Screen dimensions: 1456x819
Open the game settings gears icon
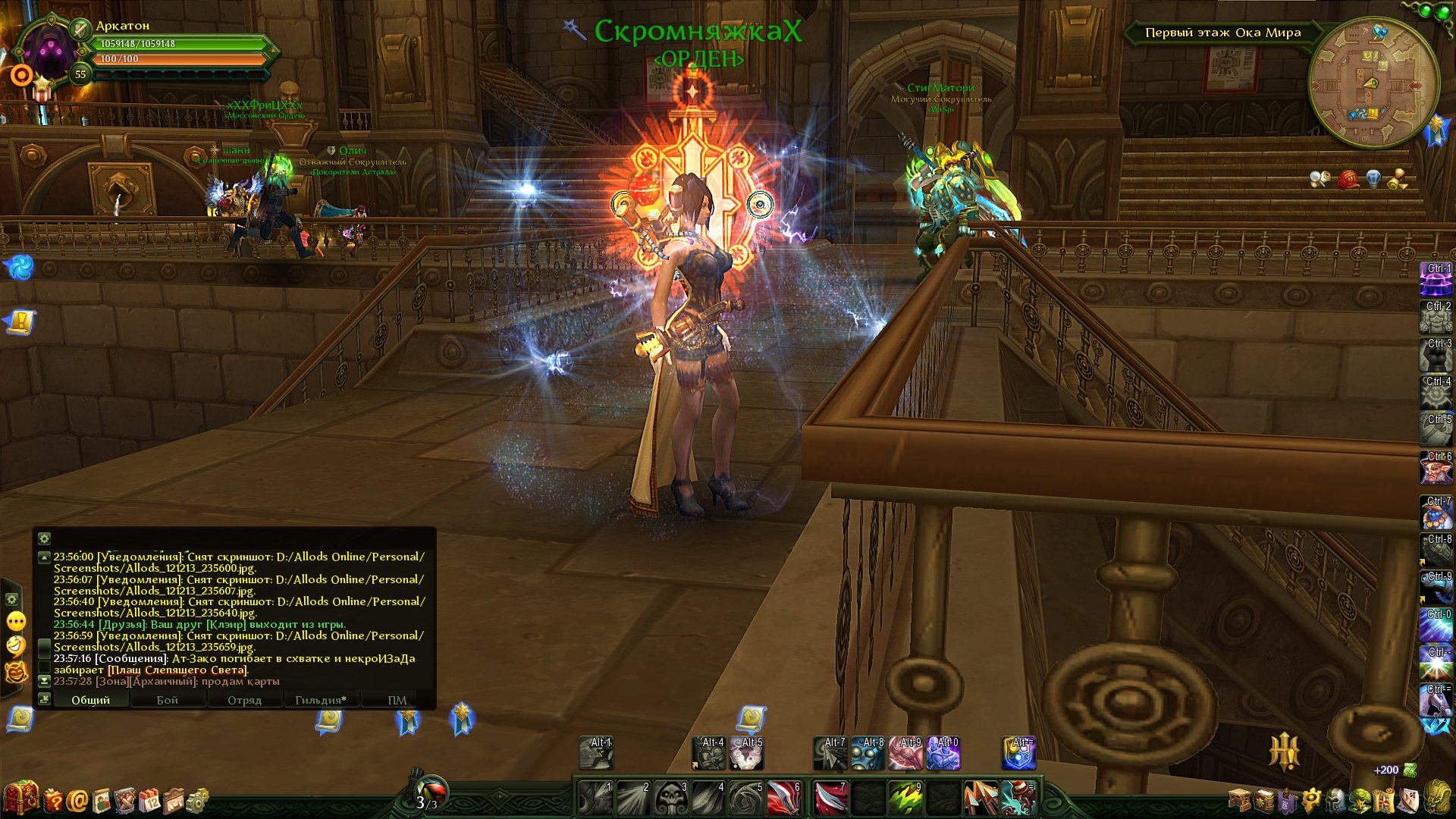[x=197, y=800]
